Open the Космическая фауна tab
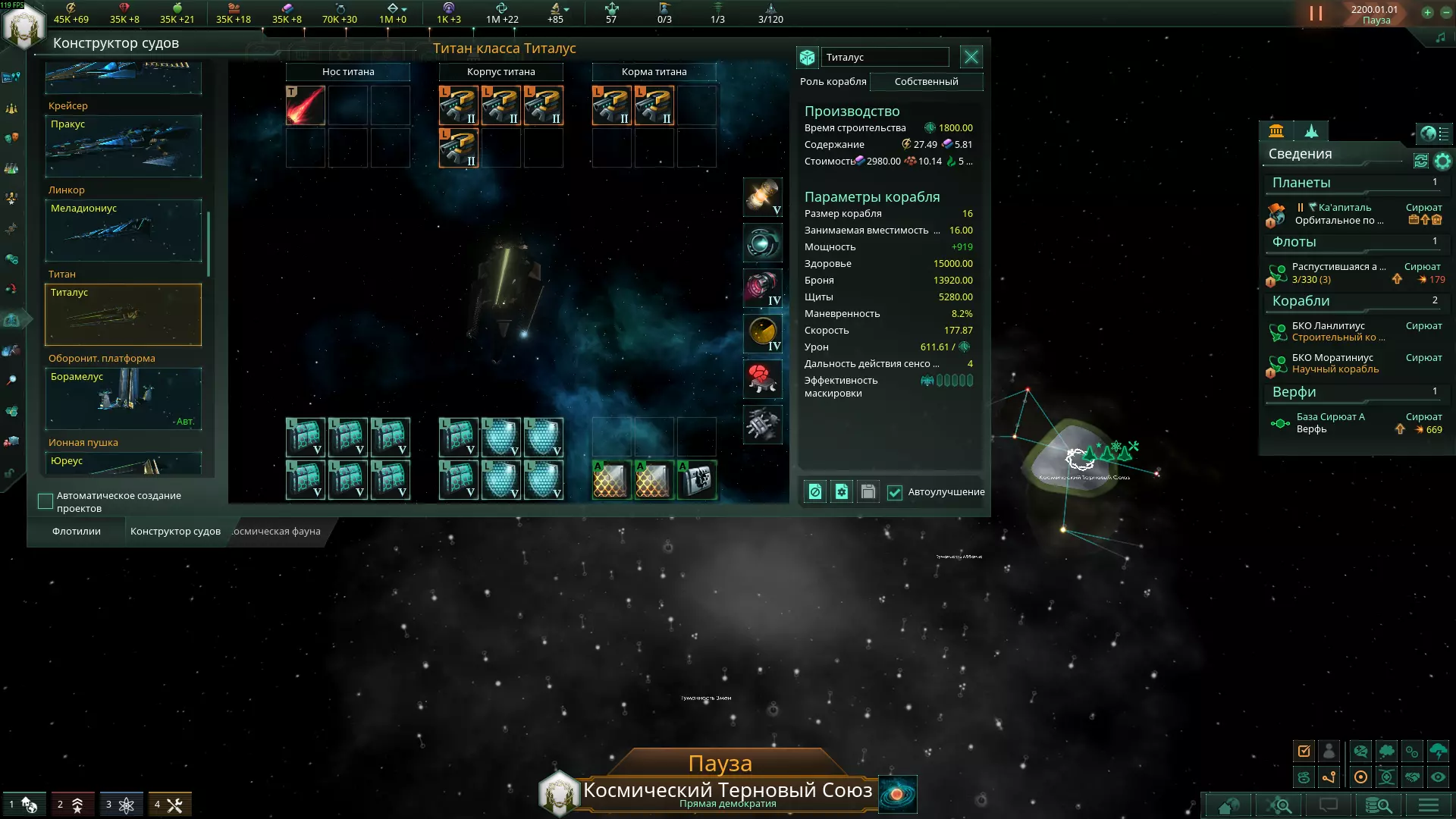 click(276, 532)
